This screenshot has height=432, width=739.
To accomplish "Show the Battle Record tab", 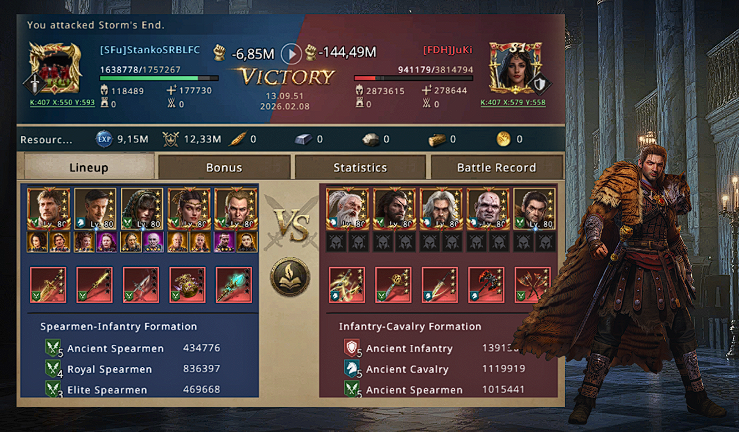I will (x=496, y=167).
